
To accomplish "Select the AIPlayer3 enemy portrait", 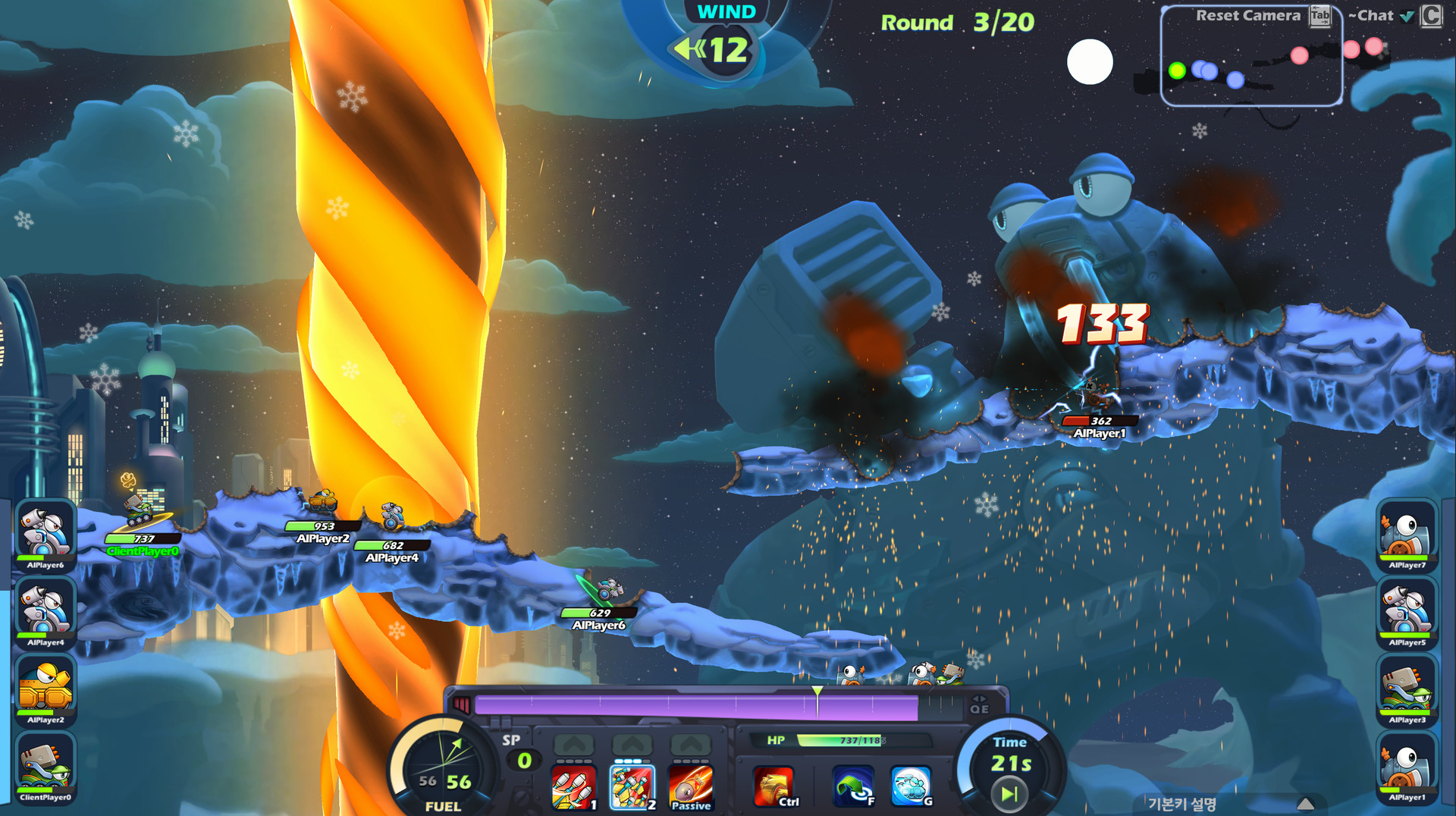I will coord(1407,688).
